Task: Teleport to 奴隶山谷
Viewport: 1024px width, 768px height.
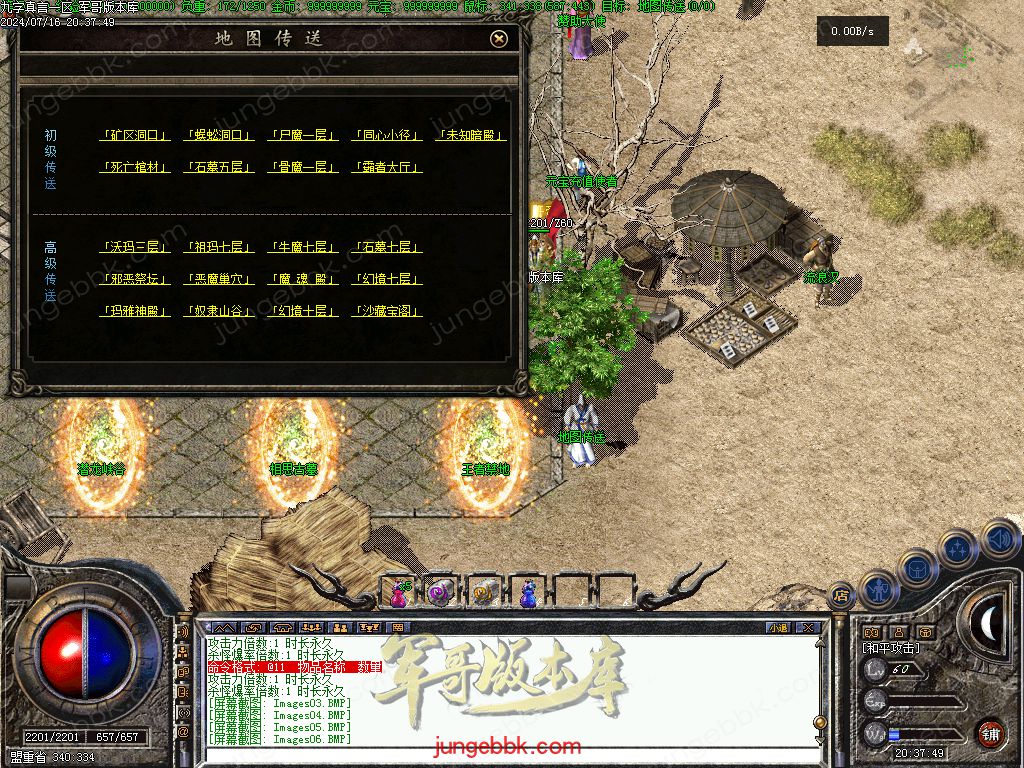Action: click(219, 311)
